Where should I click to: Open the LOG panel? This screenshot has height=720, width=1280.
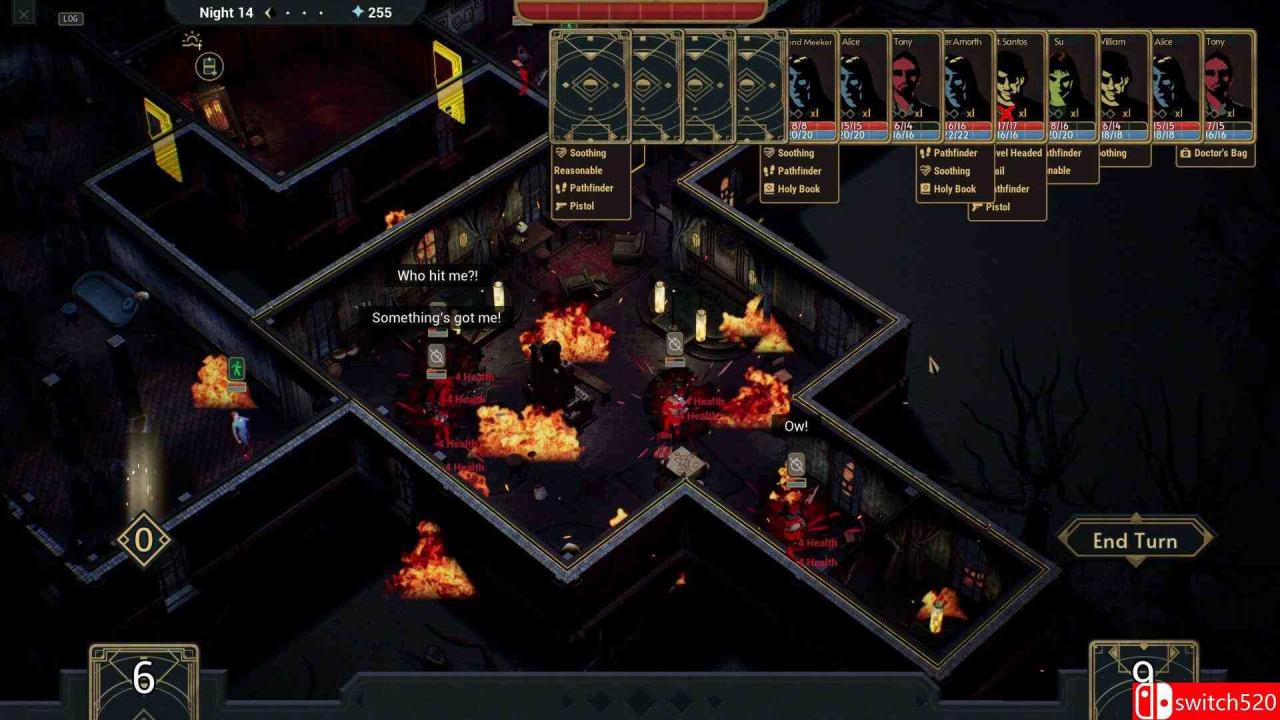pyautogui.click(x=70, y=18)
